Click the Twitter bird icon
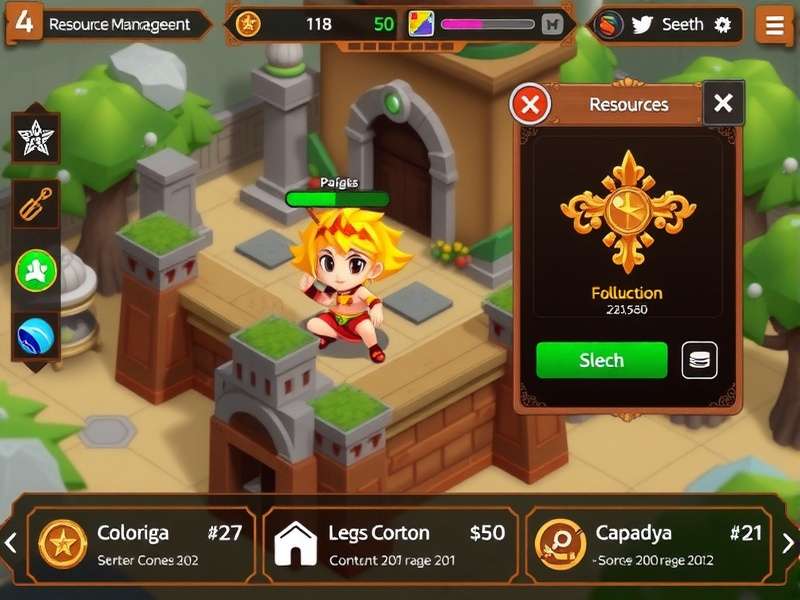The height and width of the screenshot is (600, 800). pyautogui.click(x=642, y=25)
